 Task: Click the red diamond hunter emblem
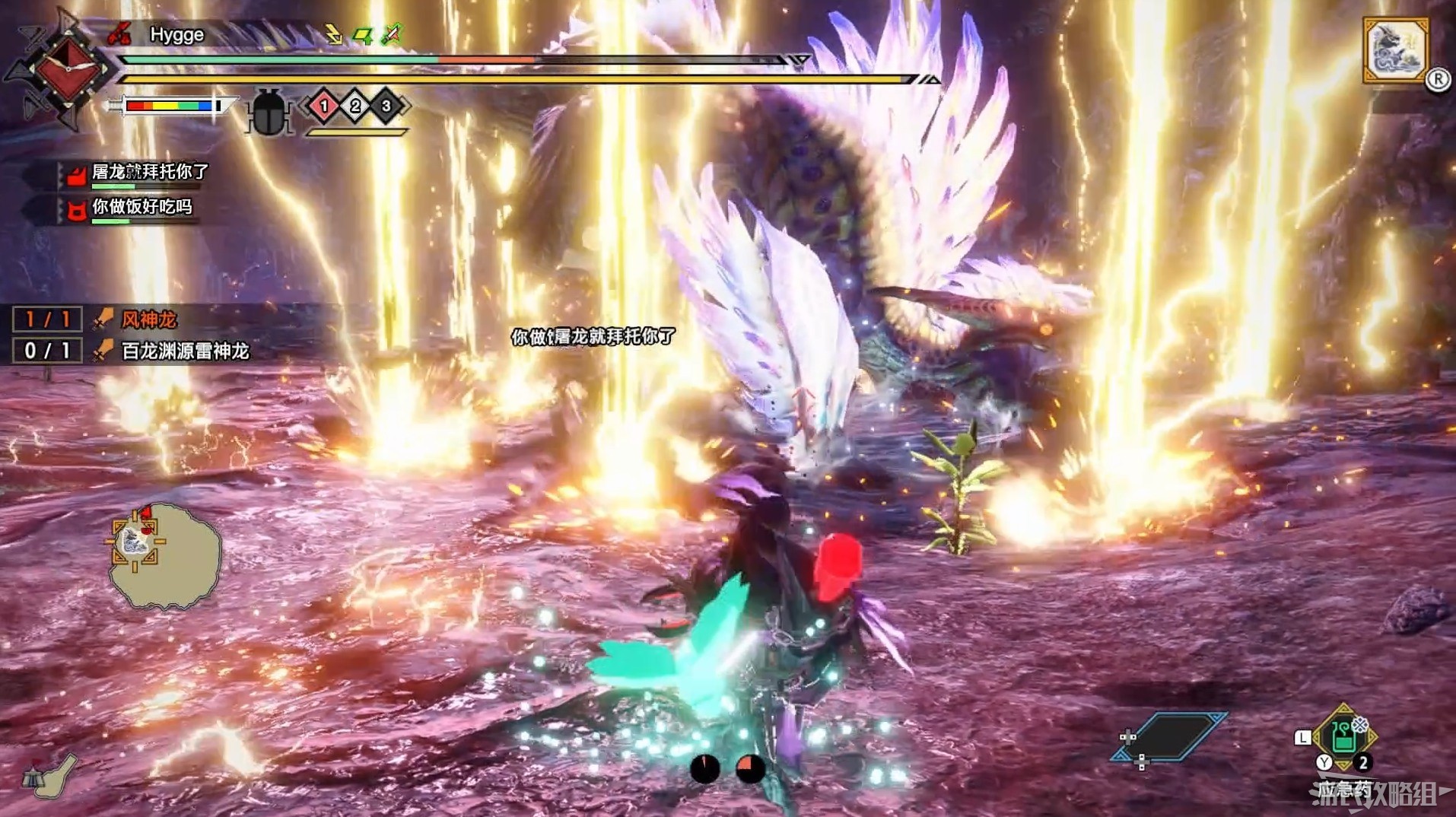tap(68, 70)
